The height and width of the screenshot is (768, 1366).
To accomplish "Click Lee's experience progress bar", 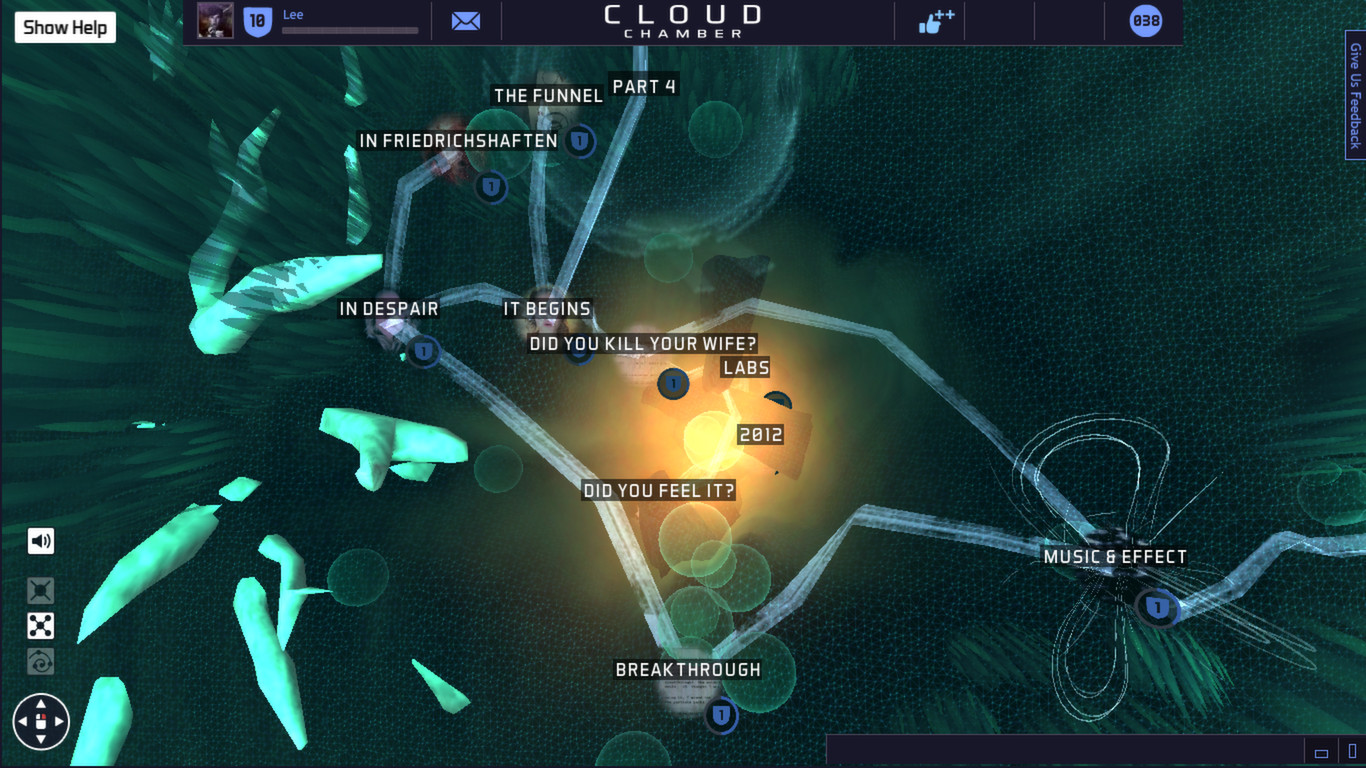I will [349, 30].
